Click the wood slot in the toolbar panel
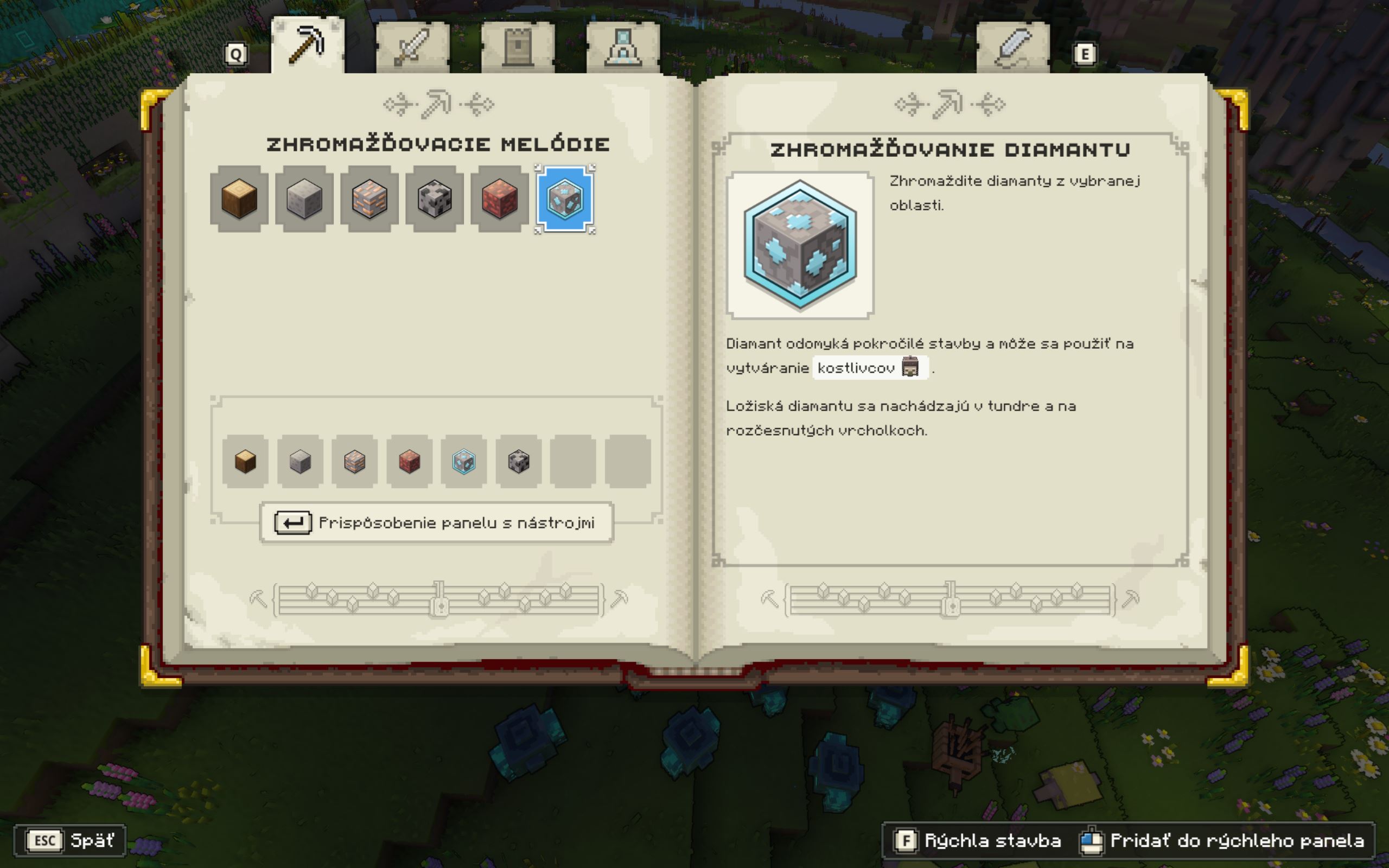This screenshot has width=1389, height=868. (x=246, y=462)
